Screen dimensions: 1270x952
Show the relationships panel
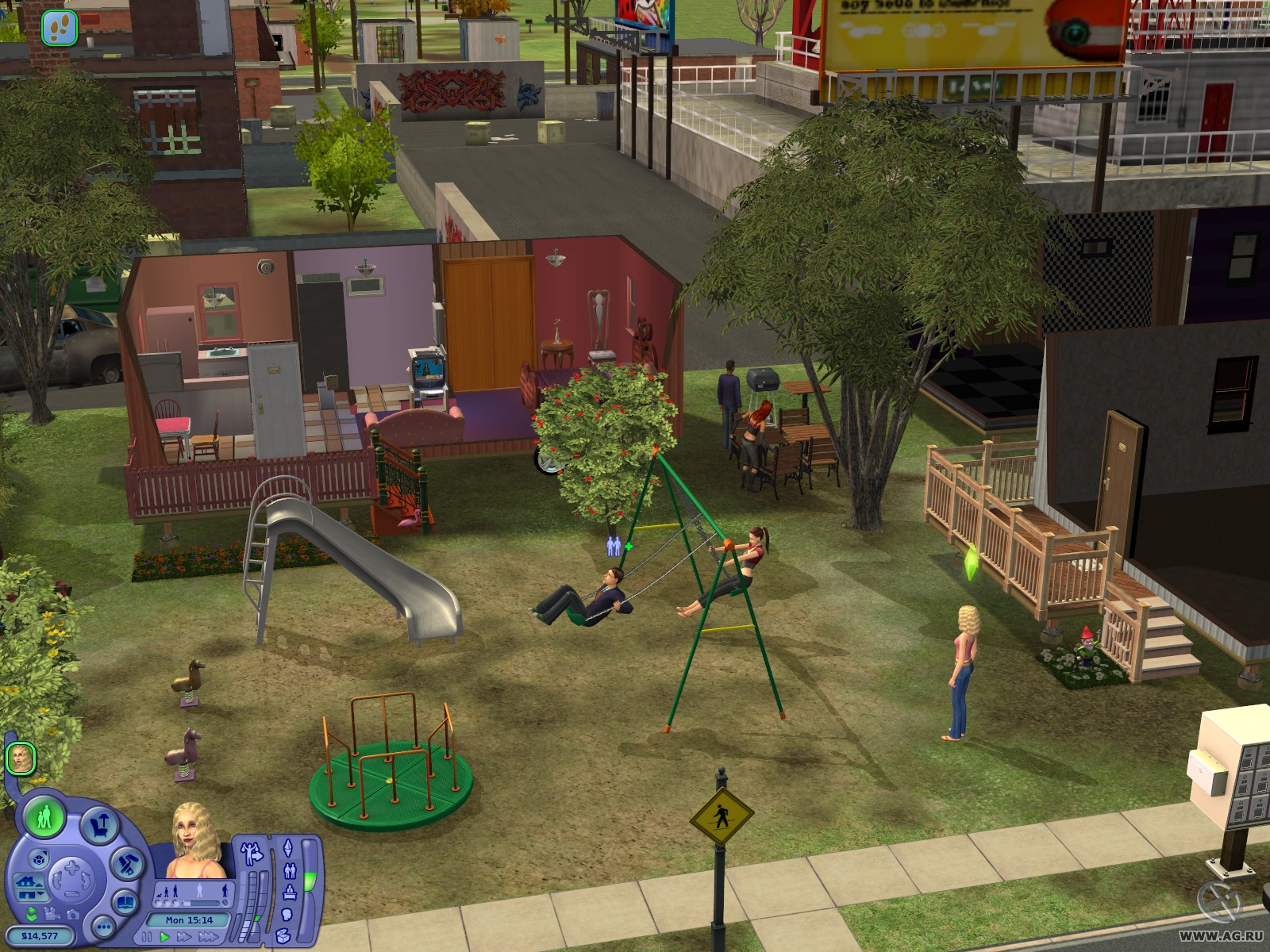pos(289,870)
